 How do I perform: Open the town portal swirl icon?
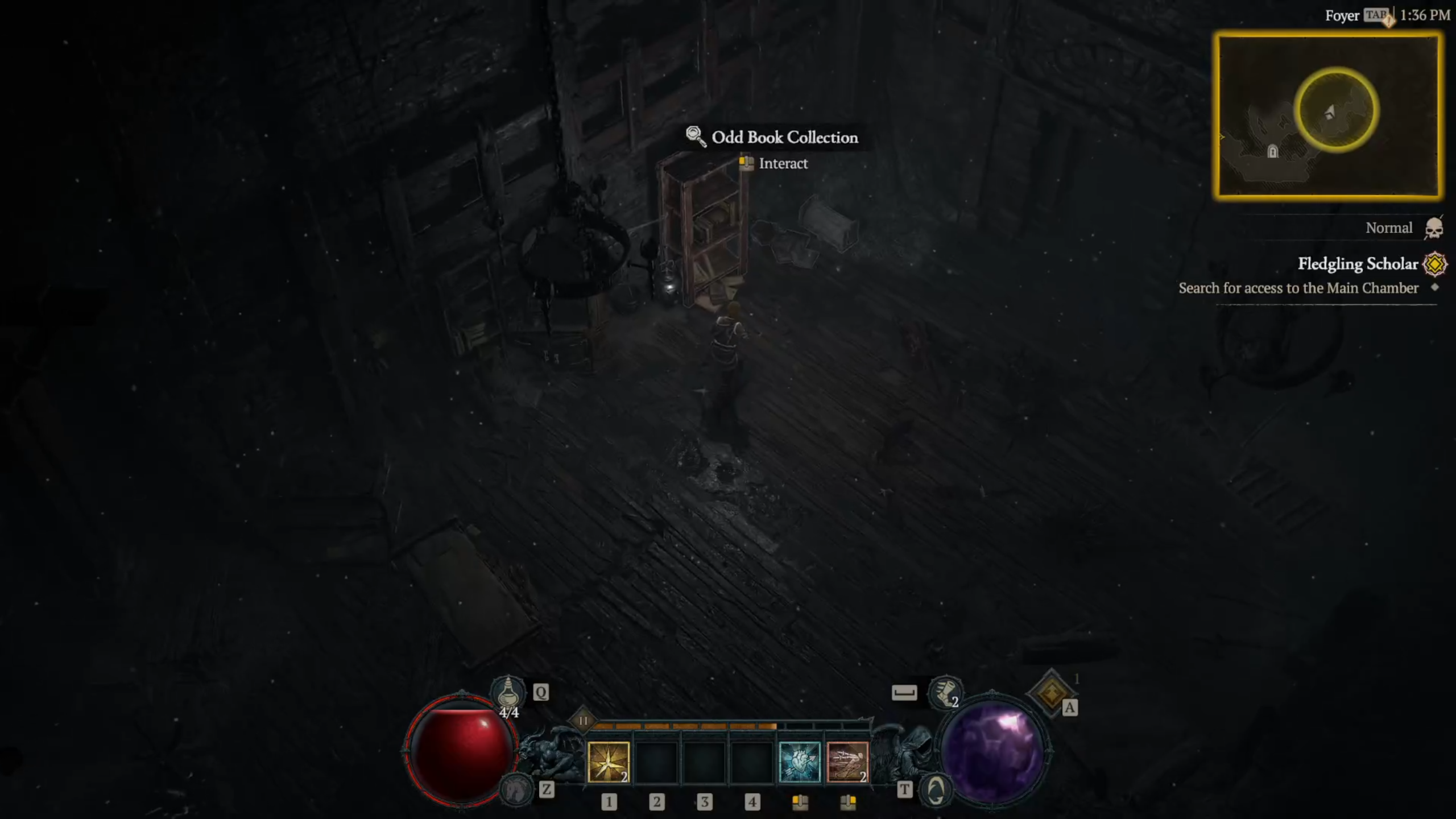pyautogui.click(x=936, y=790)
